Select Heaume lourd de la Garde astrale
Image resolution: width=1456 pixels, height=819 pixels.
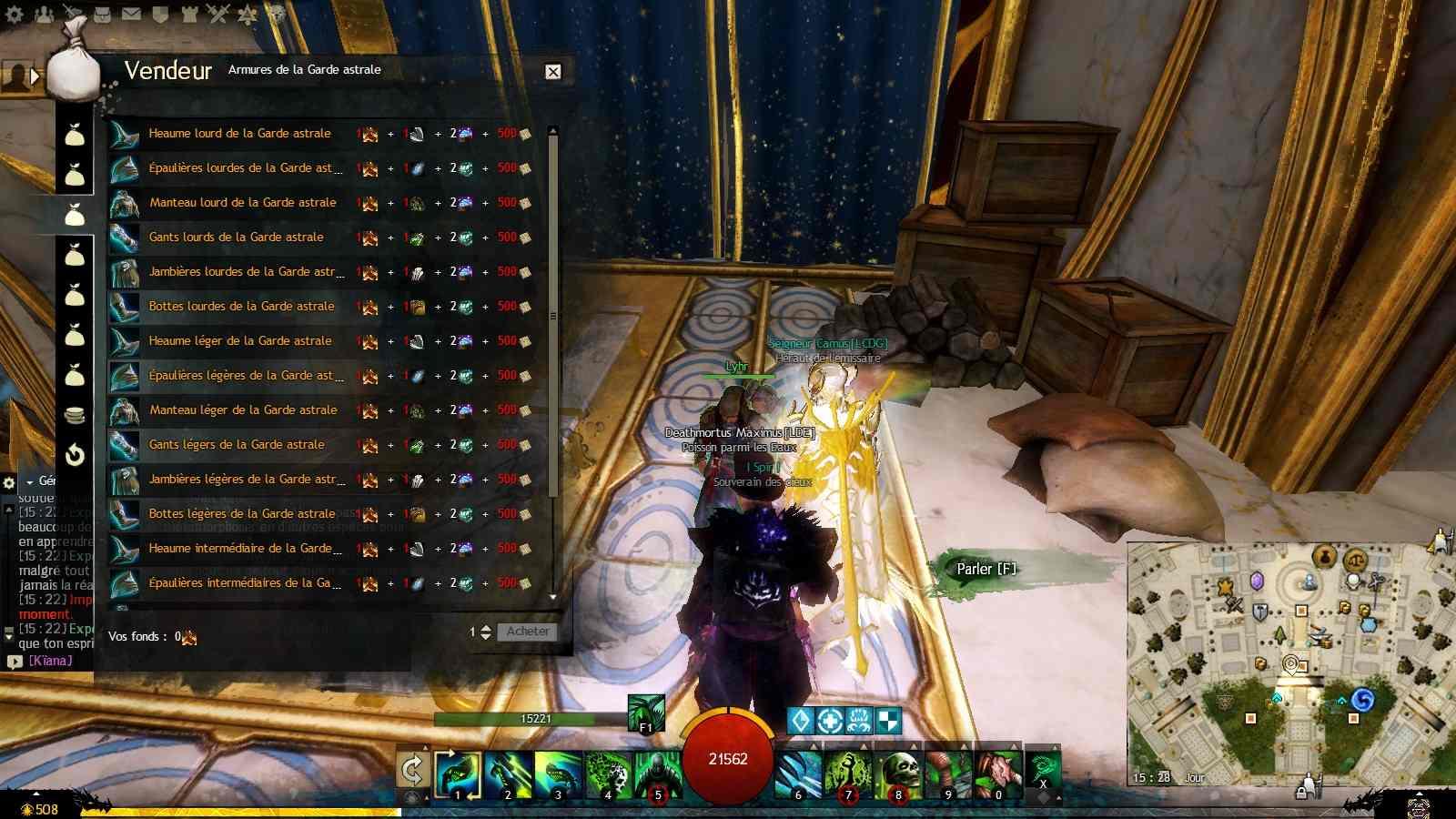(239, 134)
